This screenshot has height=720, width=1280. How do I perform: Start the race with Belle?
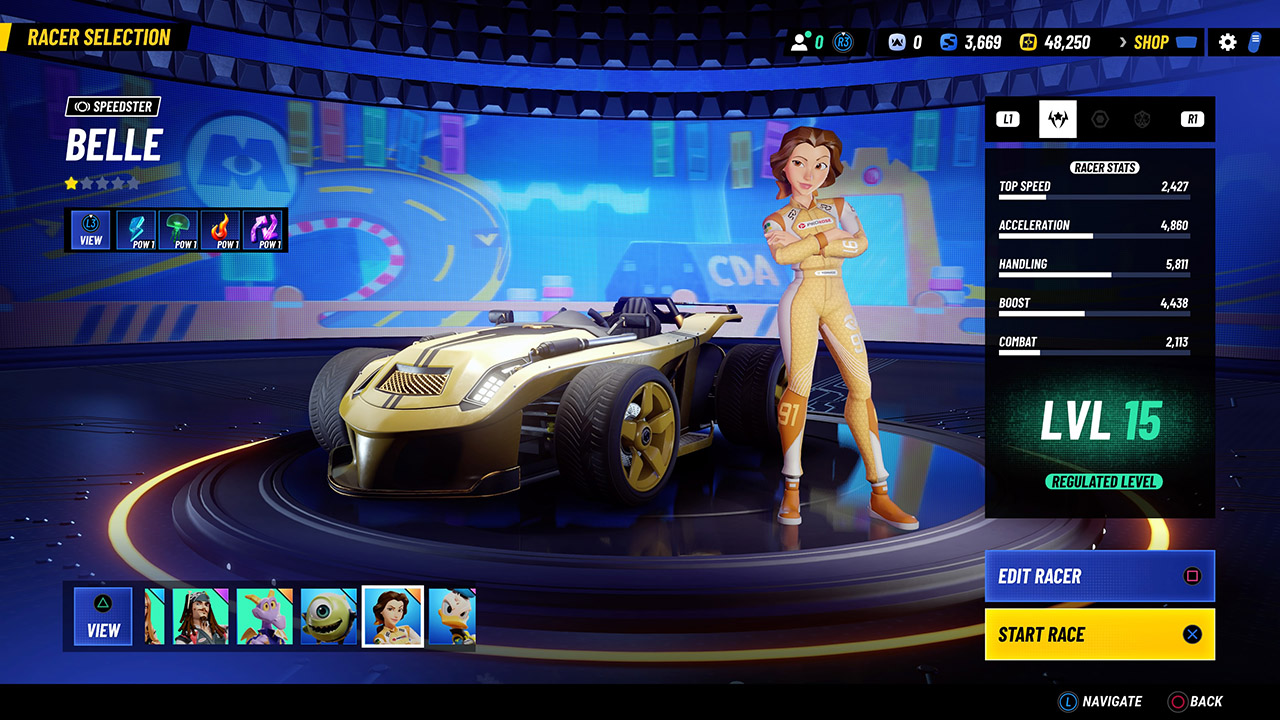tap(1099, 634)
